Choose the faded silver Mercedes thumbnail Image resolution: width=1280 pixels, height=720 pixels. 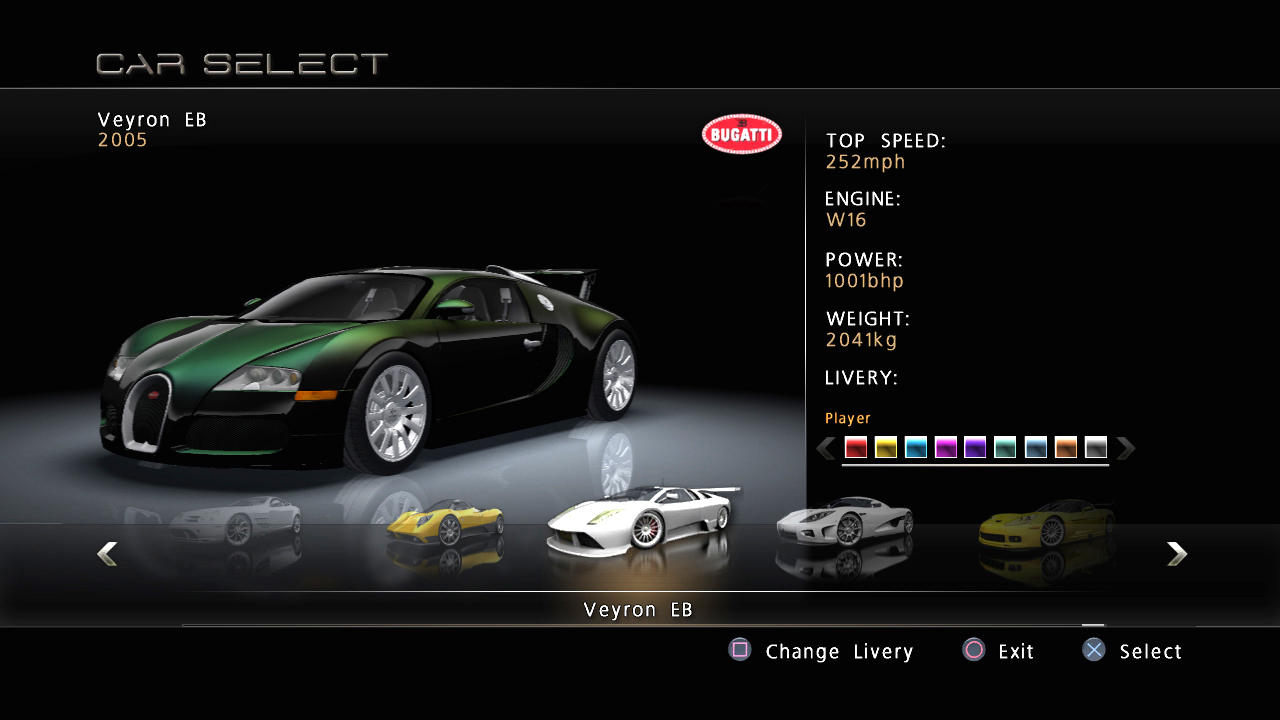[236, 520]
